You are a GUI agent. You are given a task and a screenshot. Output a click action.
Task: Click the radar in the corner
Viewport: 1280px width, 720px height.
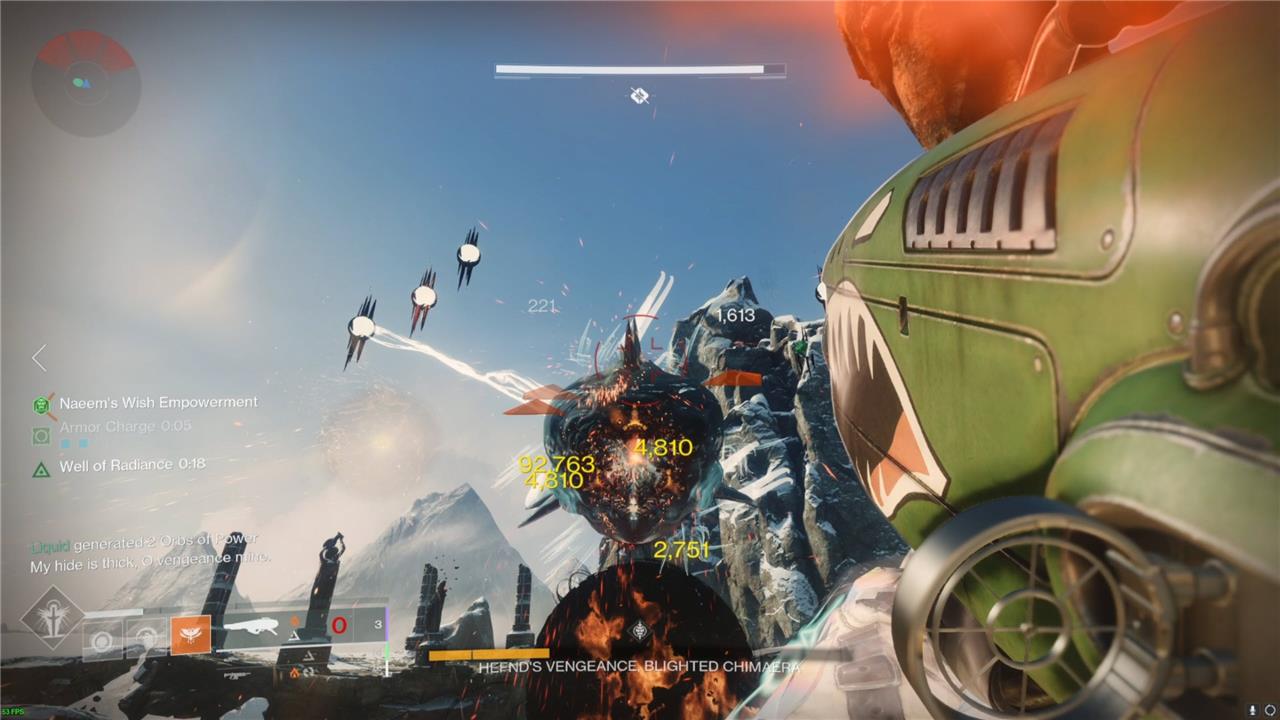pos(85,83)
